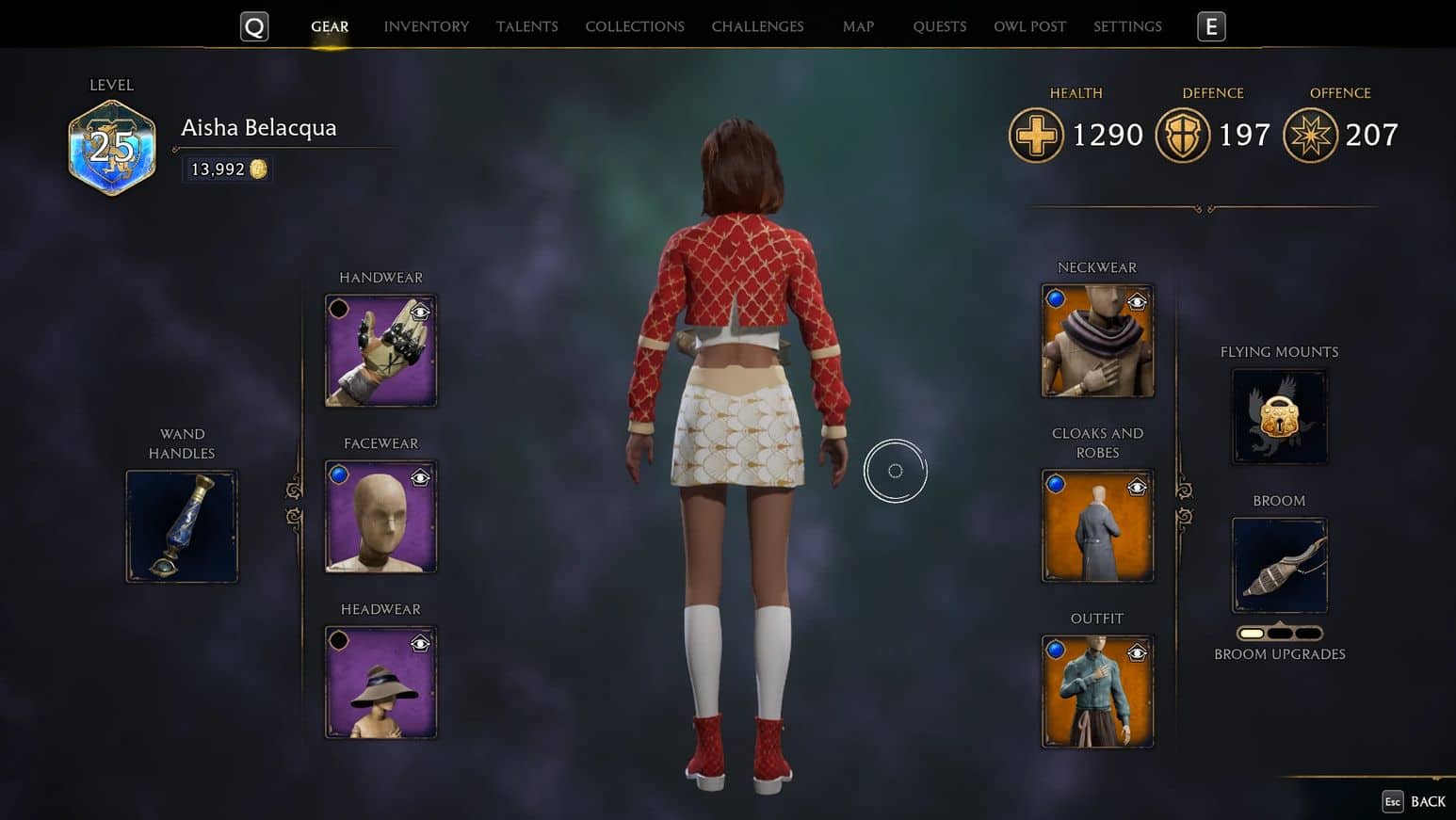Select the Neckwear scarf slot
The height and width of the screenshot is (820, 1456).
(x=1097, y=341)
